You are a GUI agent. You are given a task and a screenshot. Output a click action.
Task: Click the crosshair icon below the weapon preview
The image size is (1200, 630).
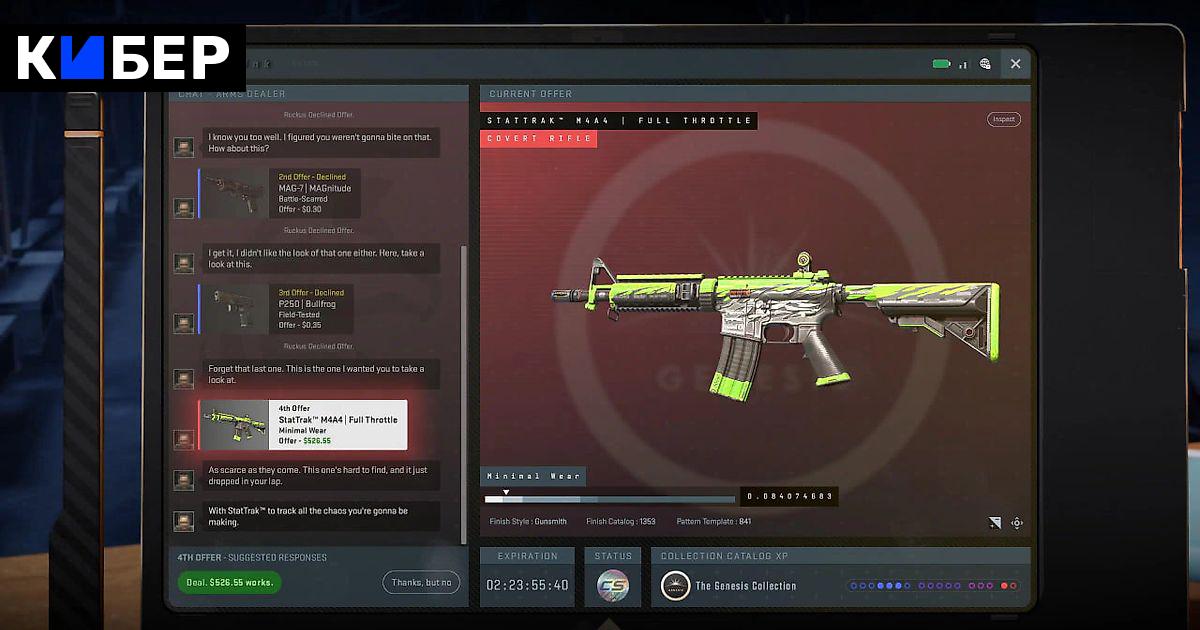click(x=1017, y=522)
